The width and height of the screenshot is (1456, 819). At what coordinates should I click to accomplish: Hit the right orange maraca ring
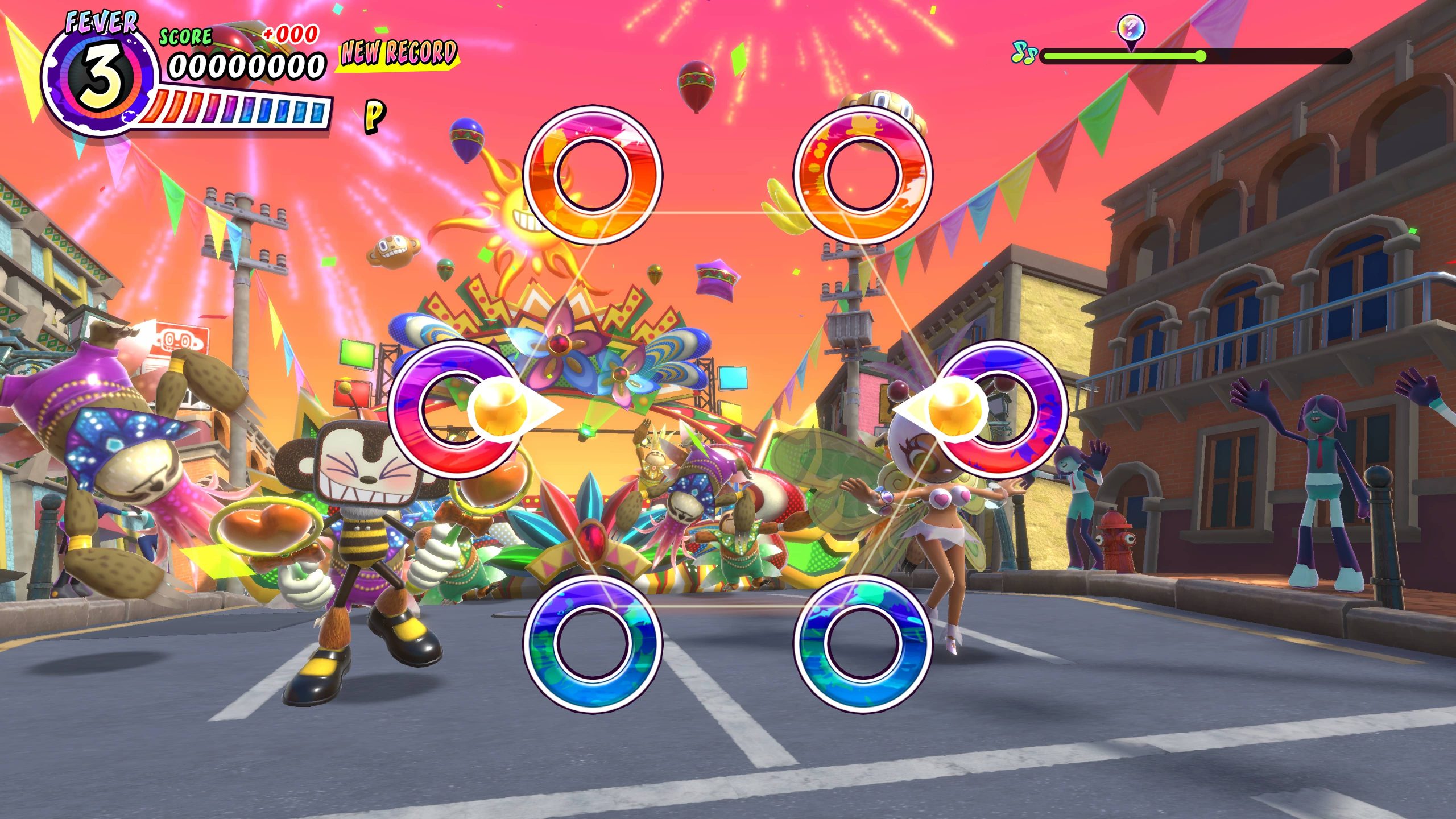coord(862,174)
